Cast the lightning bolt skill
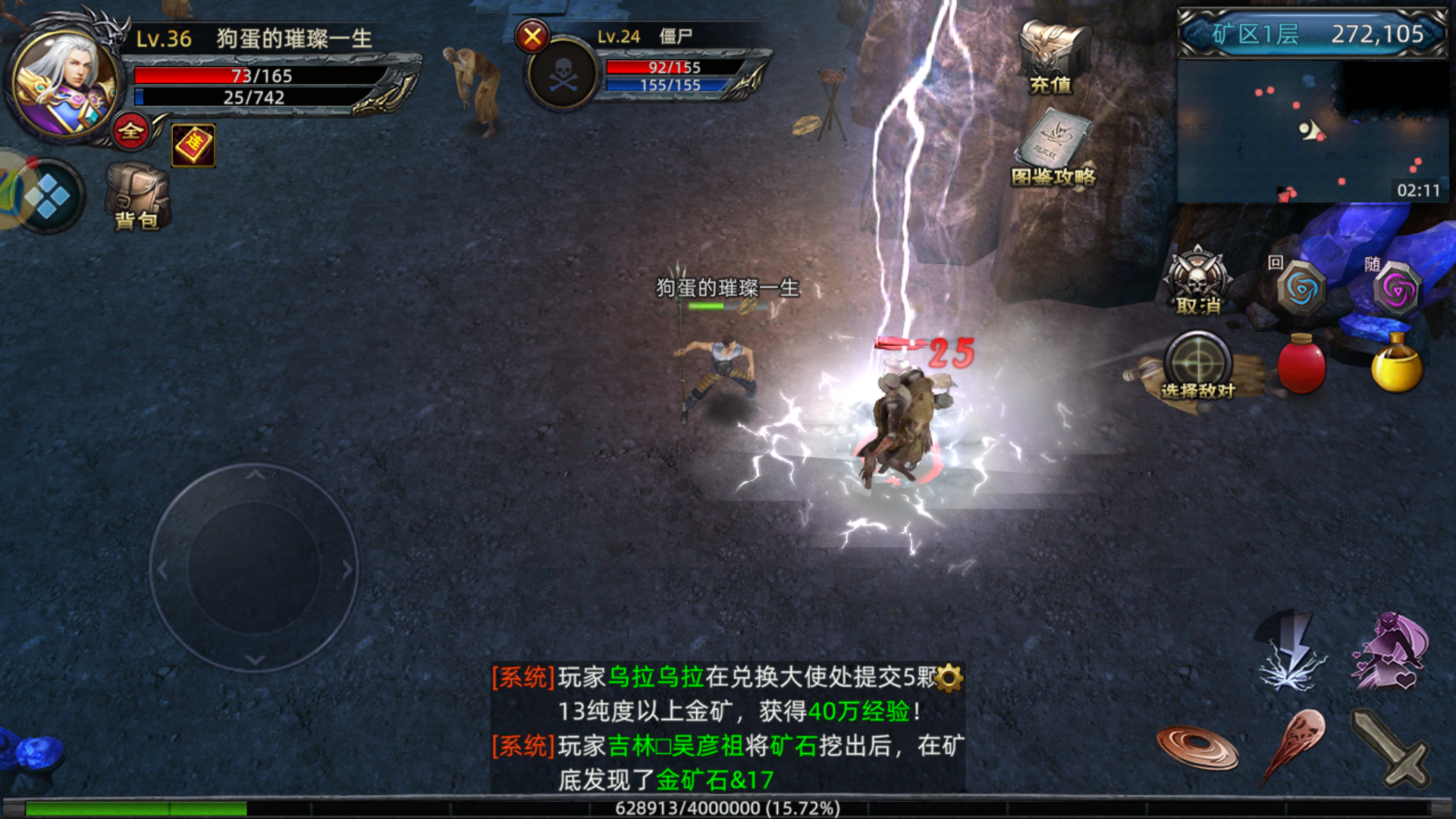The width and height of the screenshot is (1456, 819). pyautogui.click(x=1292, y=654)
